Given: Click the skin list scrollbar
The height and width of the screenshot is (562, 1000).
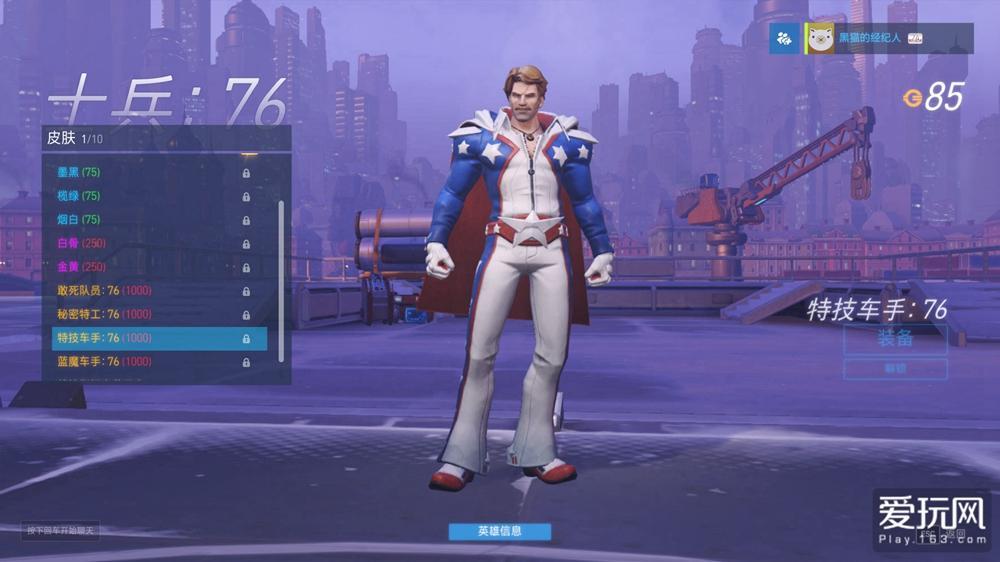Looking at the screenshot, I should coord(281,280).
